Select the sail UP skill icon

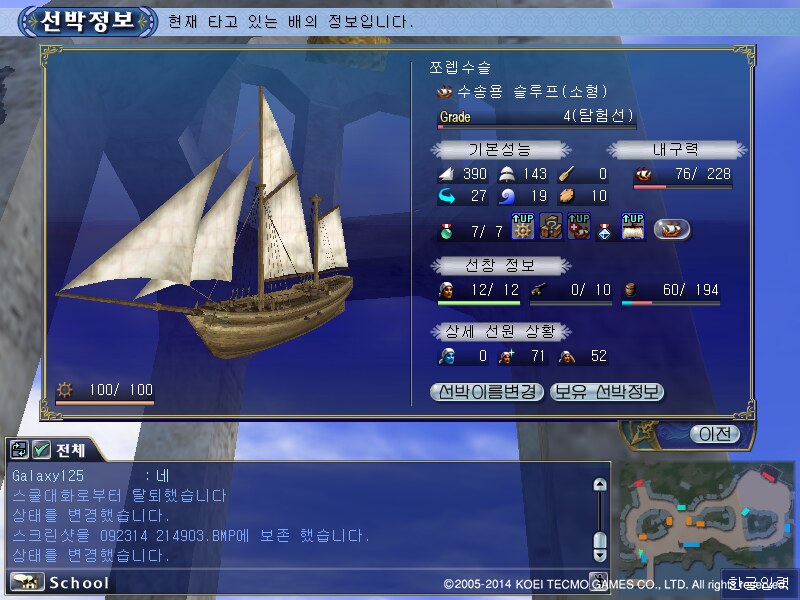pos(633,228)
